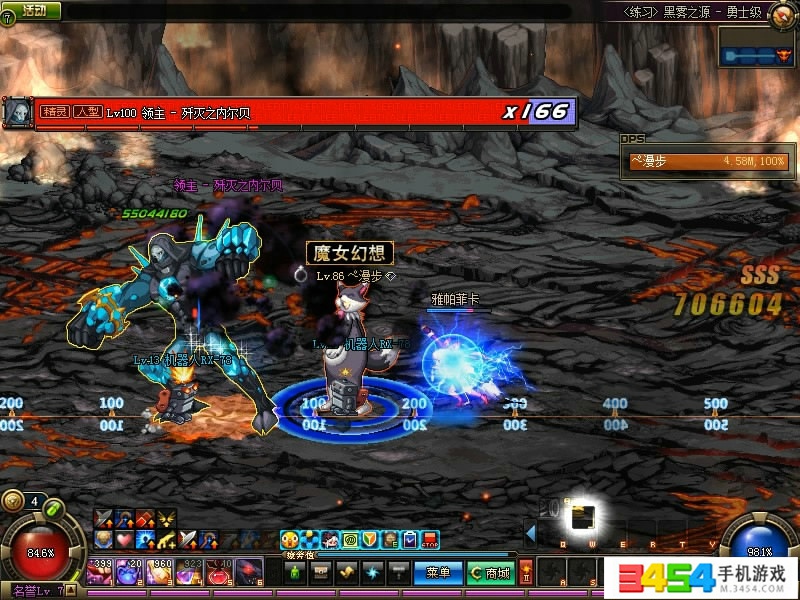The width and height of the screenshot is (800, 600).
Task: Open the green @ icon
Action: click(350, 540)
